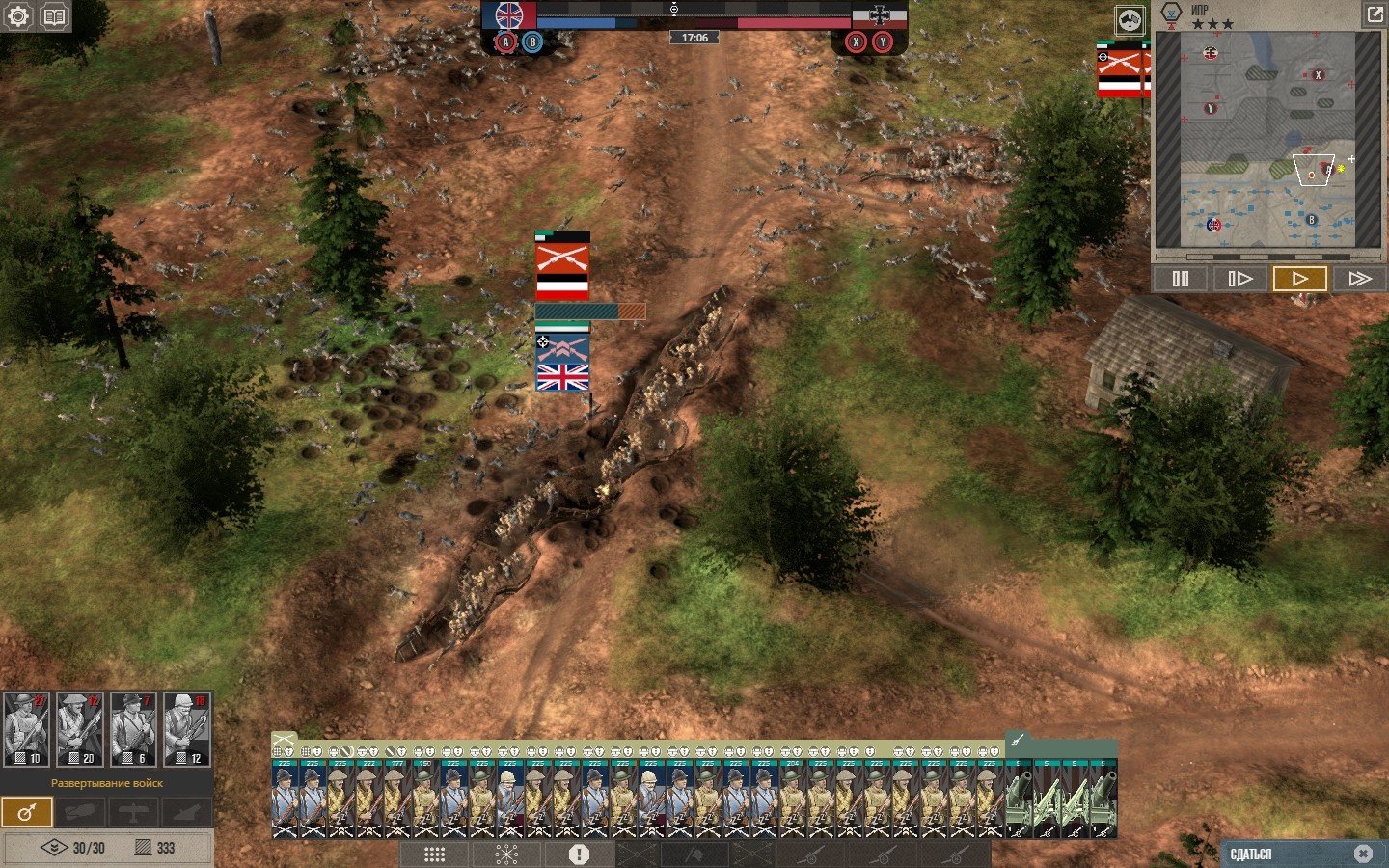
Task: Set normal play speed
Action: 1299,279
